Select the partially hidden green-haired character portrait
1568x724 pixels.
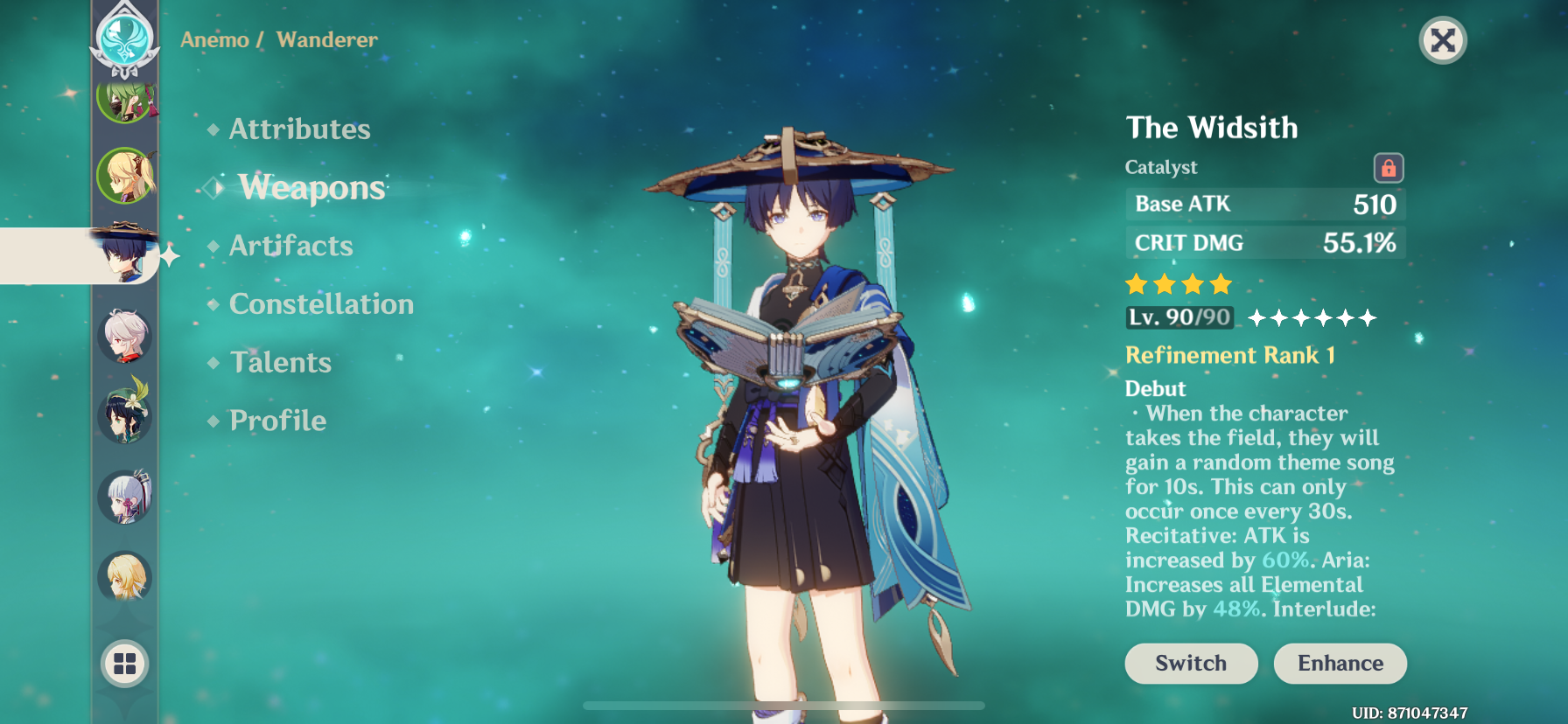126,105
